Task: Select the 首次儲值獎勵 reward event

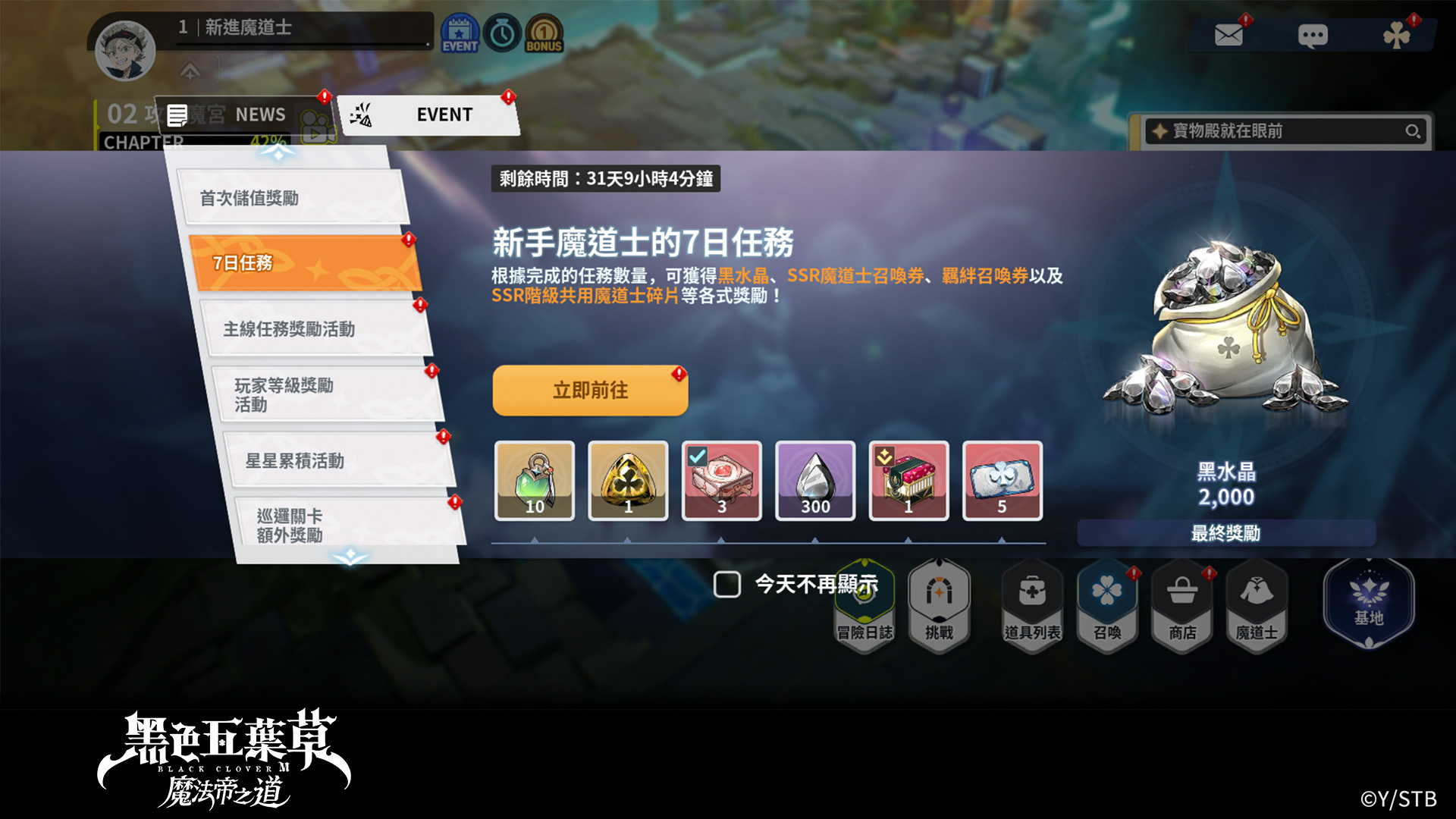Action: click(292, 199)
